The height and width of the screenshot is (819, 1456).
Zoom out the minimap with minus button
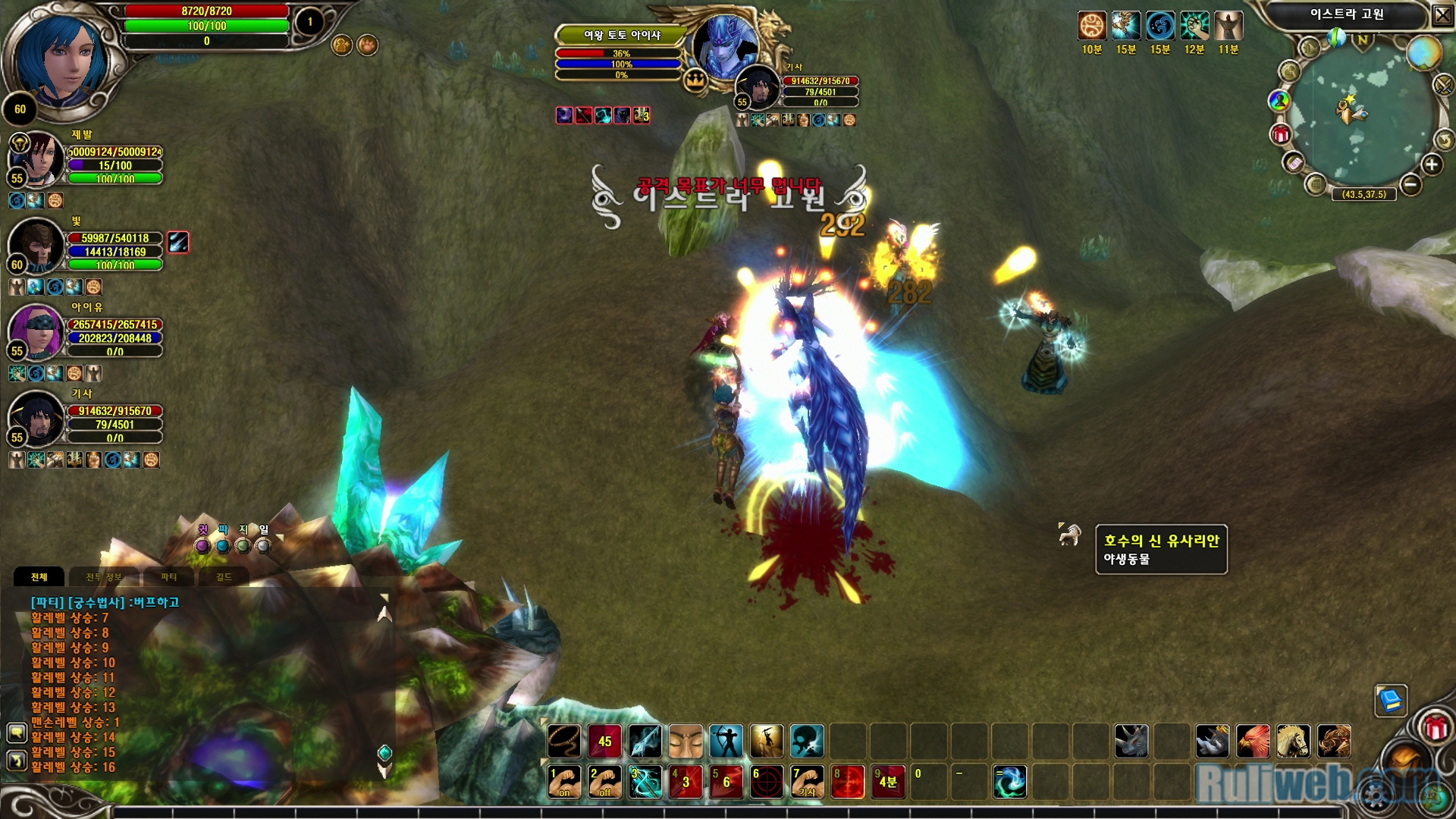click(1410, 184)
